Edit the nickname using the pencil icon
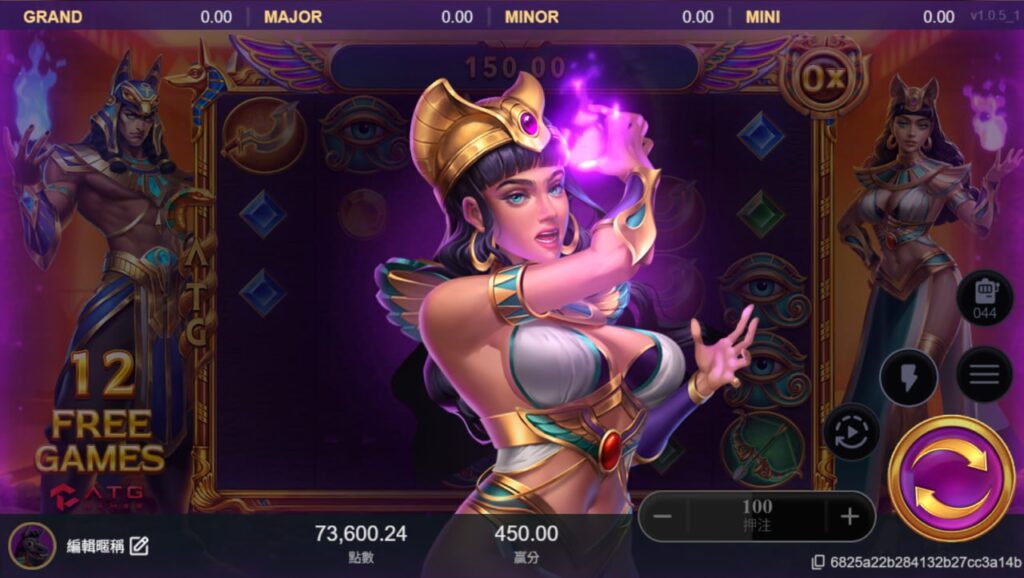This screenshot has width=1024, height=578. [140, 545]
